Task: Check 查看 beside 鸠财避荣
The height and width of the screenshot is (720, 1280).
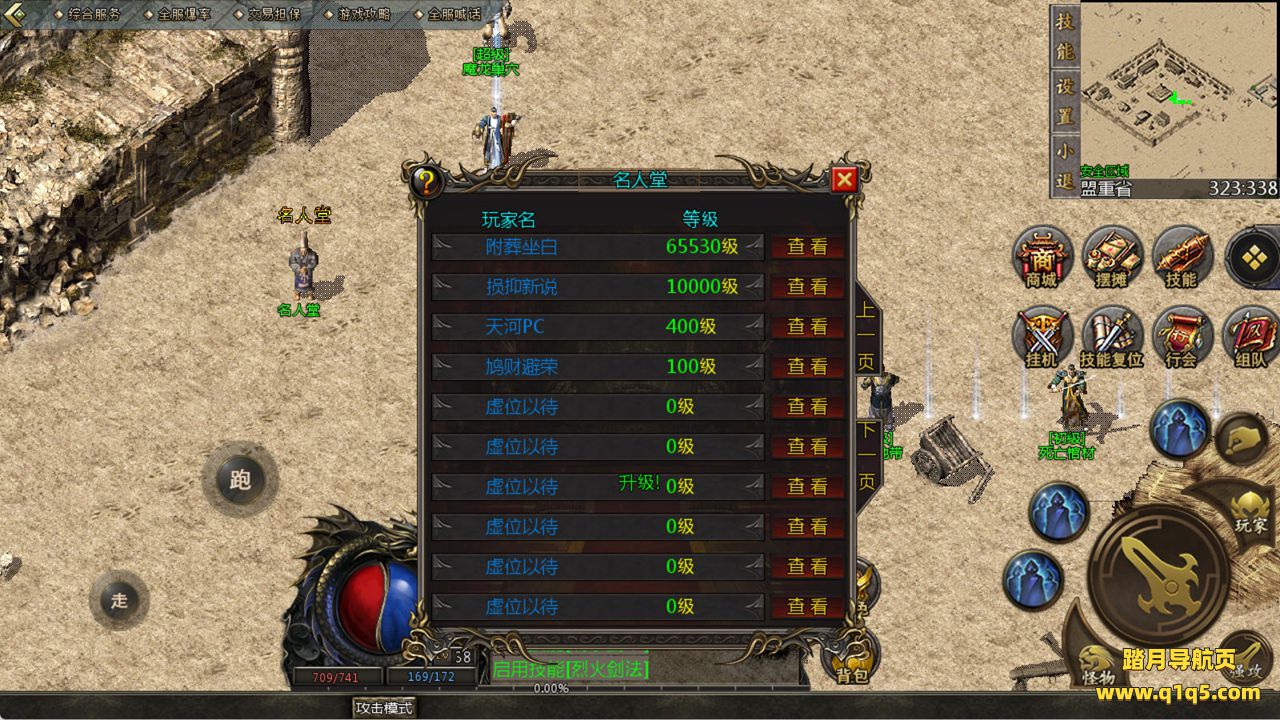Action: 807,367
